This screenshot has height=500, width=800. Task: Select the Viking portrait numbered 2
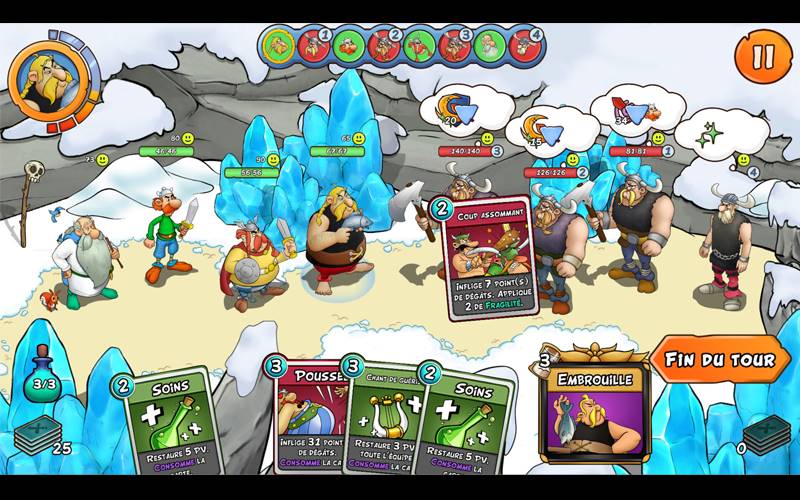(x=385, y=45)
